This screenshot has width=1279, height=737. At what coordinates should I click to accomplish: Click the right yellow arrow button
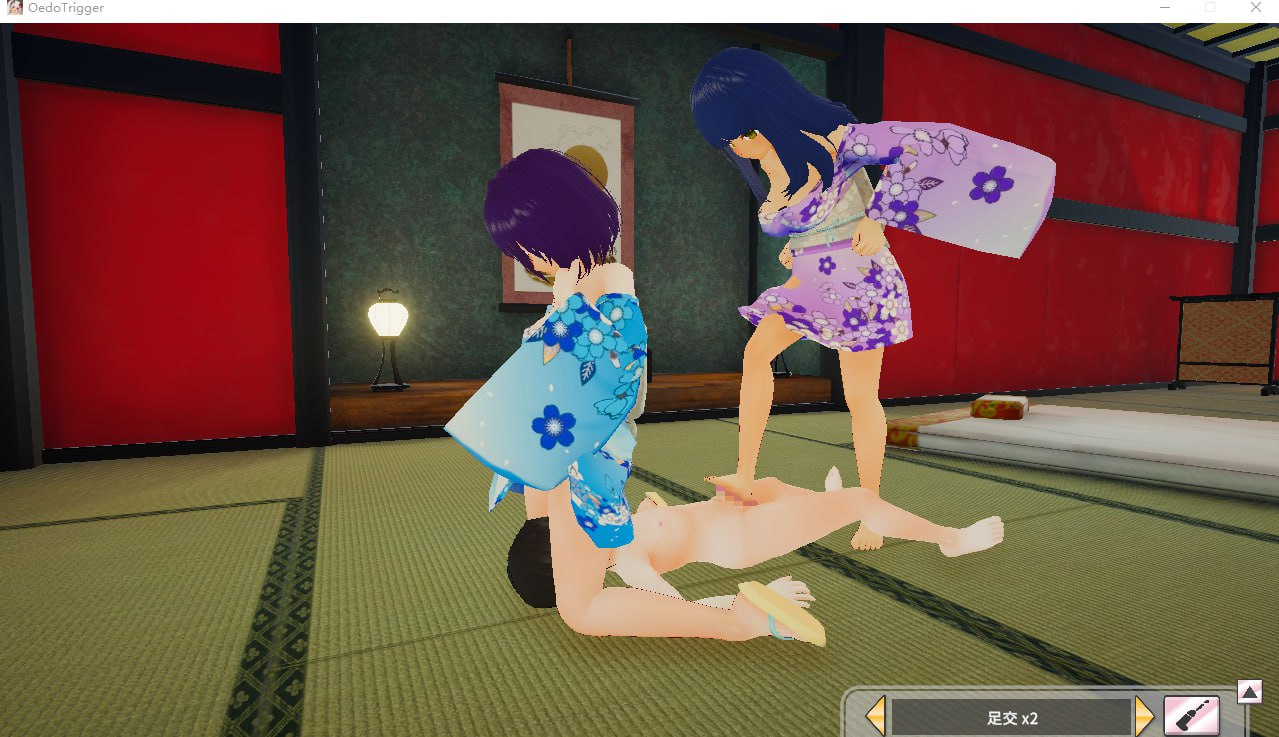pos(1145,716)
